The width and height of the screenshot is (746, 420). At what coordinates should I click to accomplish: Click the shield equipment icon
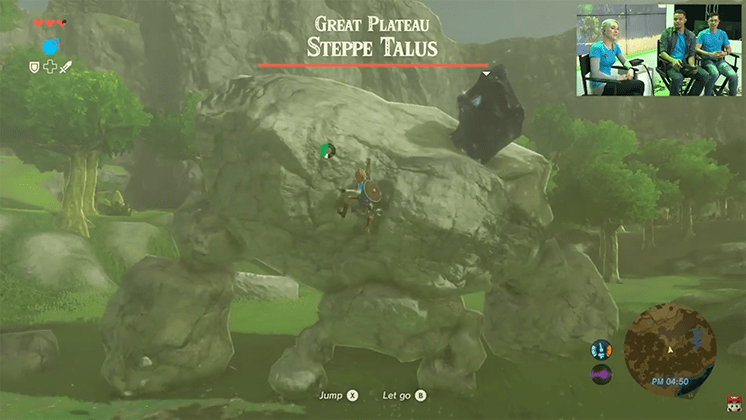(34, 67)
